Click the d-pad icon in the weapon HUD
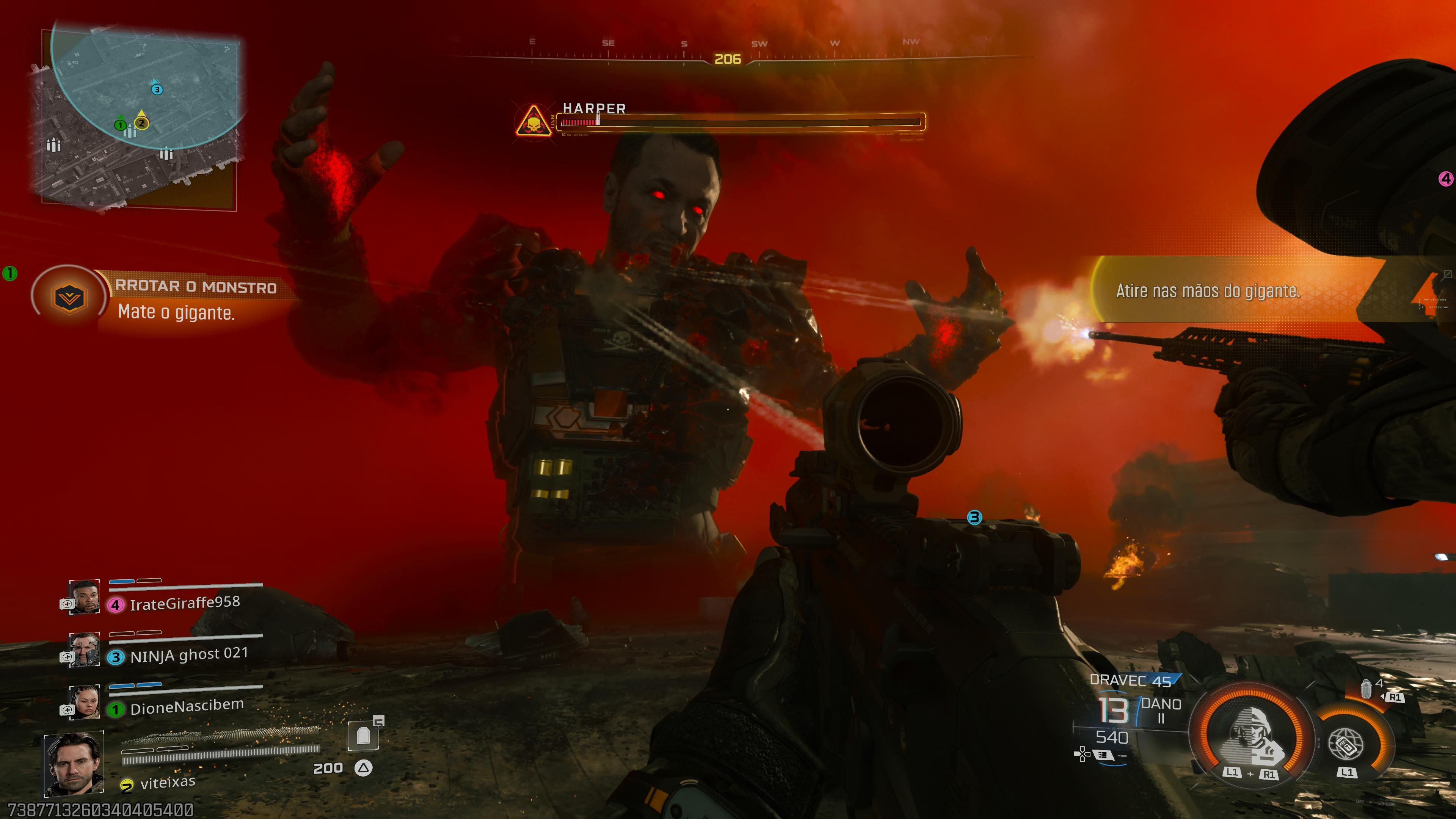This screenshot has width=1456, height=819. point(1083,755)
